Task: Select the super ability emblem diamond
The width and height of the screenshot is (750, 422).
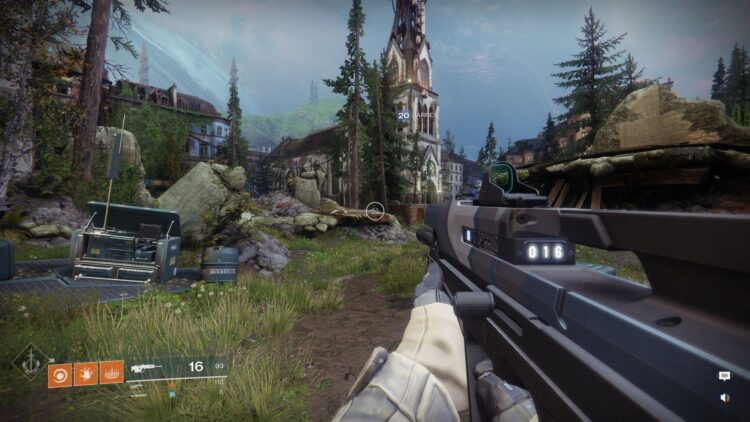Action: click(x=30, y=361)
